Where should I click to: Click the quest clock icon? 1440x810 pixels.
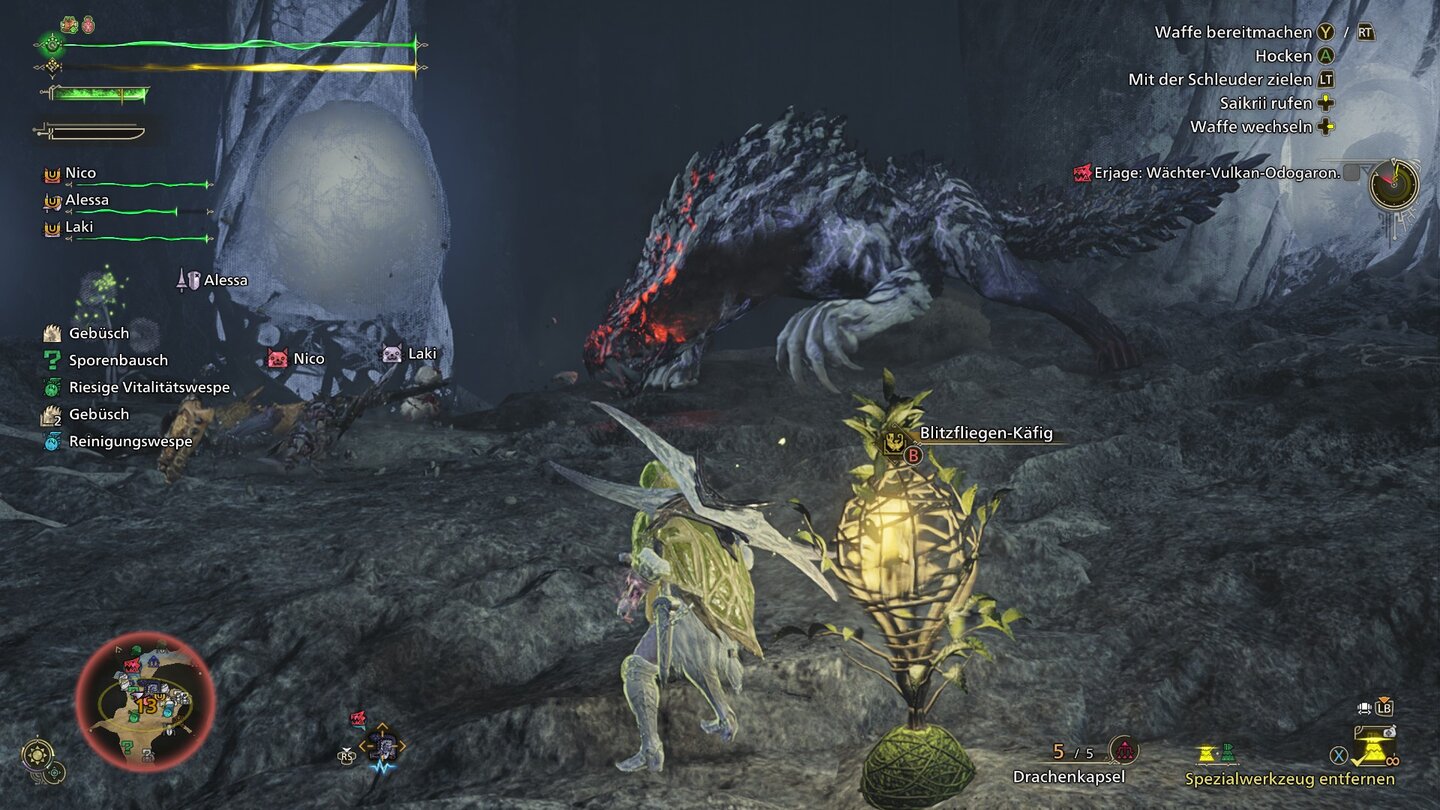pyautogui.click(x=1393, y=185)
